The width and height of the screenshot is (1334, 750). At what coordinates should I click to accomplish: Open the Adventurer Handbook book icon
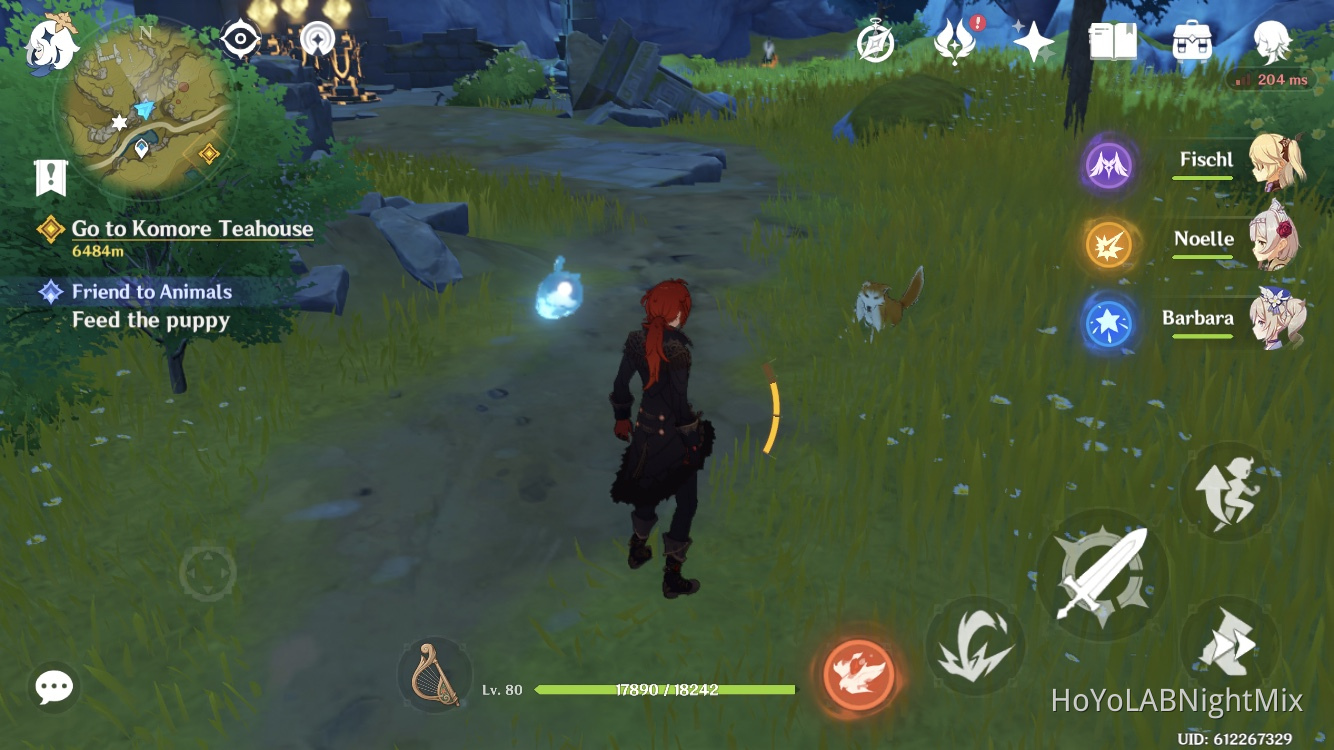(1113, 42)
